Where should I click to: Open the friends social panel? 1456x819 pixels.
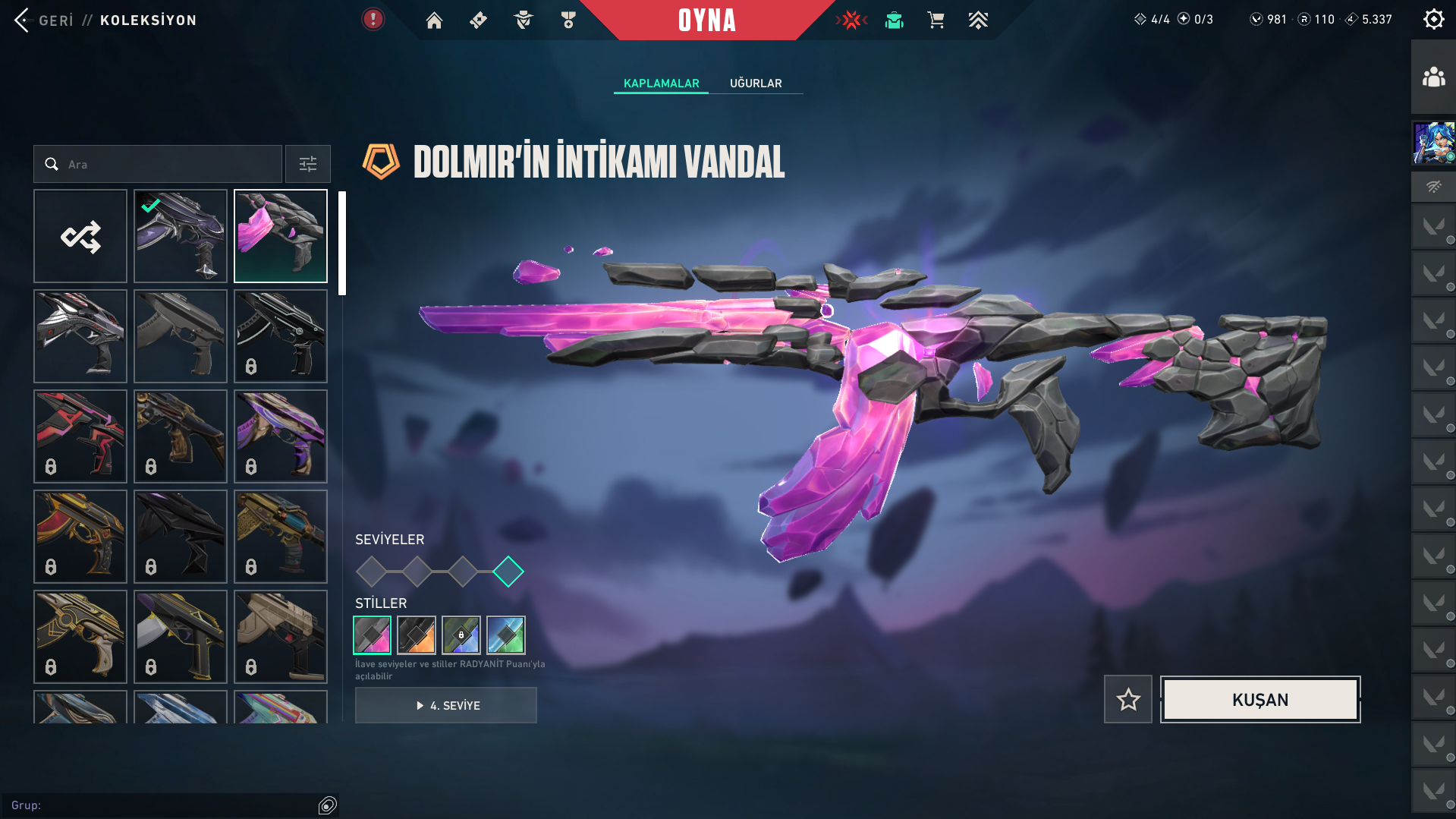[1433, 77]
